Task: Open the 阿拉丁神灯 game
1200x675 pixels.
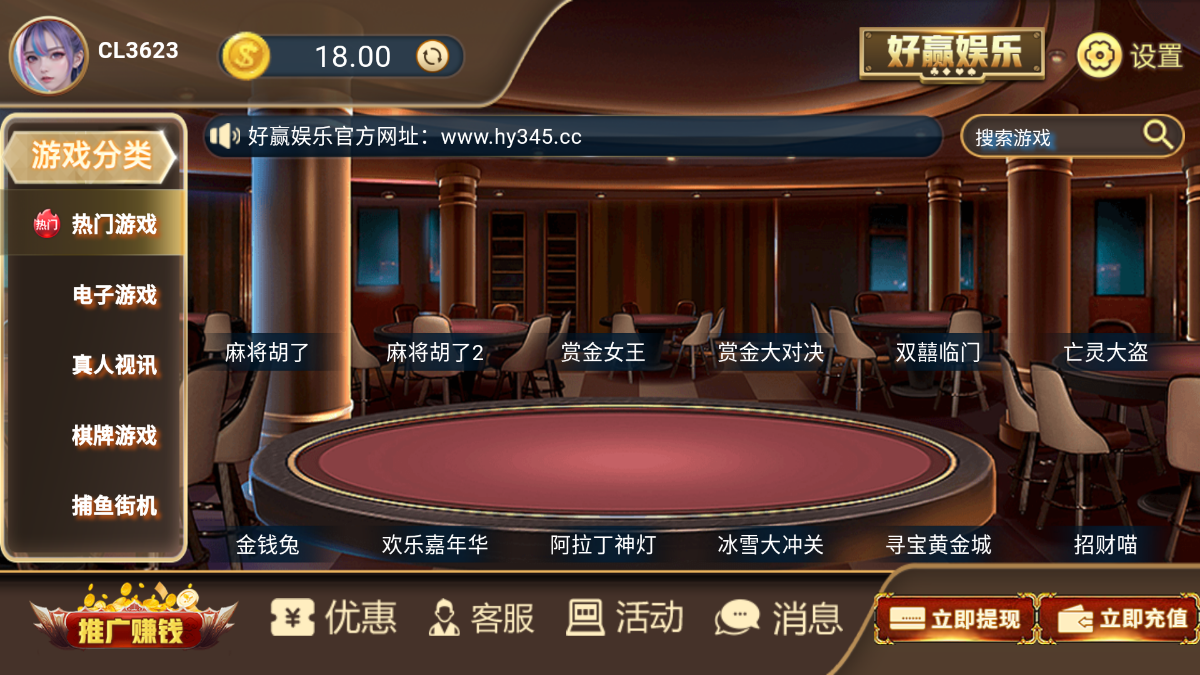Action: coord(603,545)
